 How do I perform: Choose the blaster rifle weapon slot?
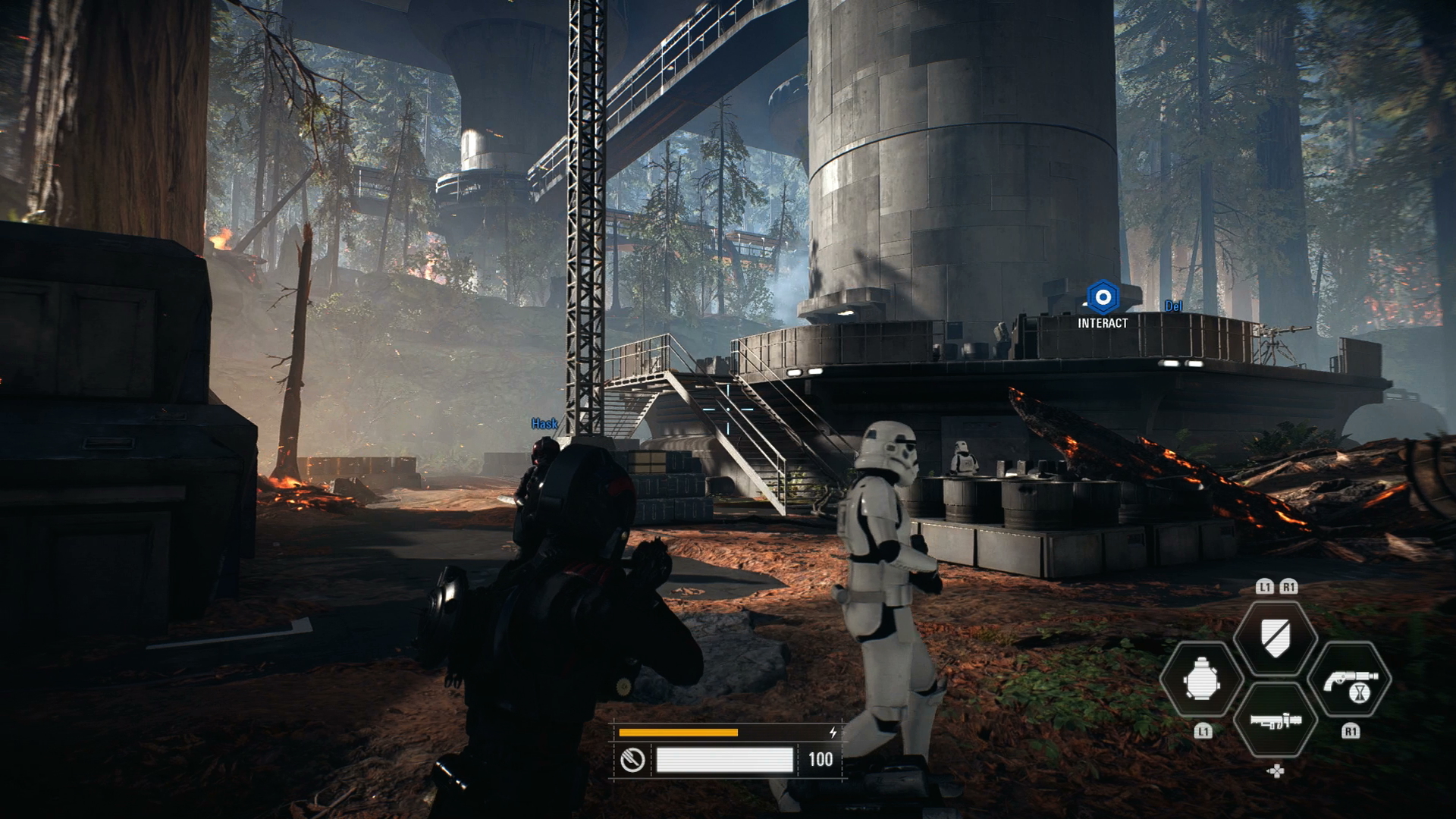point(1275,720)
